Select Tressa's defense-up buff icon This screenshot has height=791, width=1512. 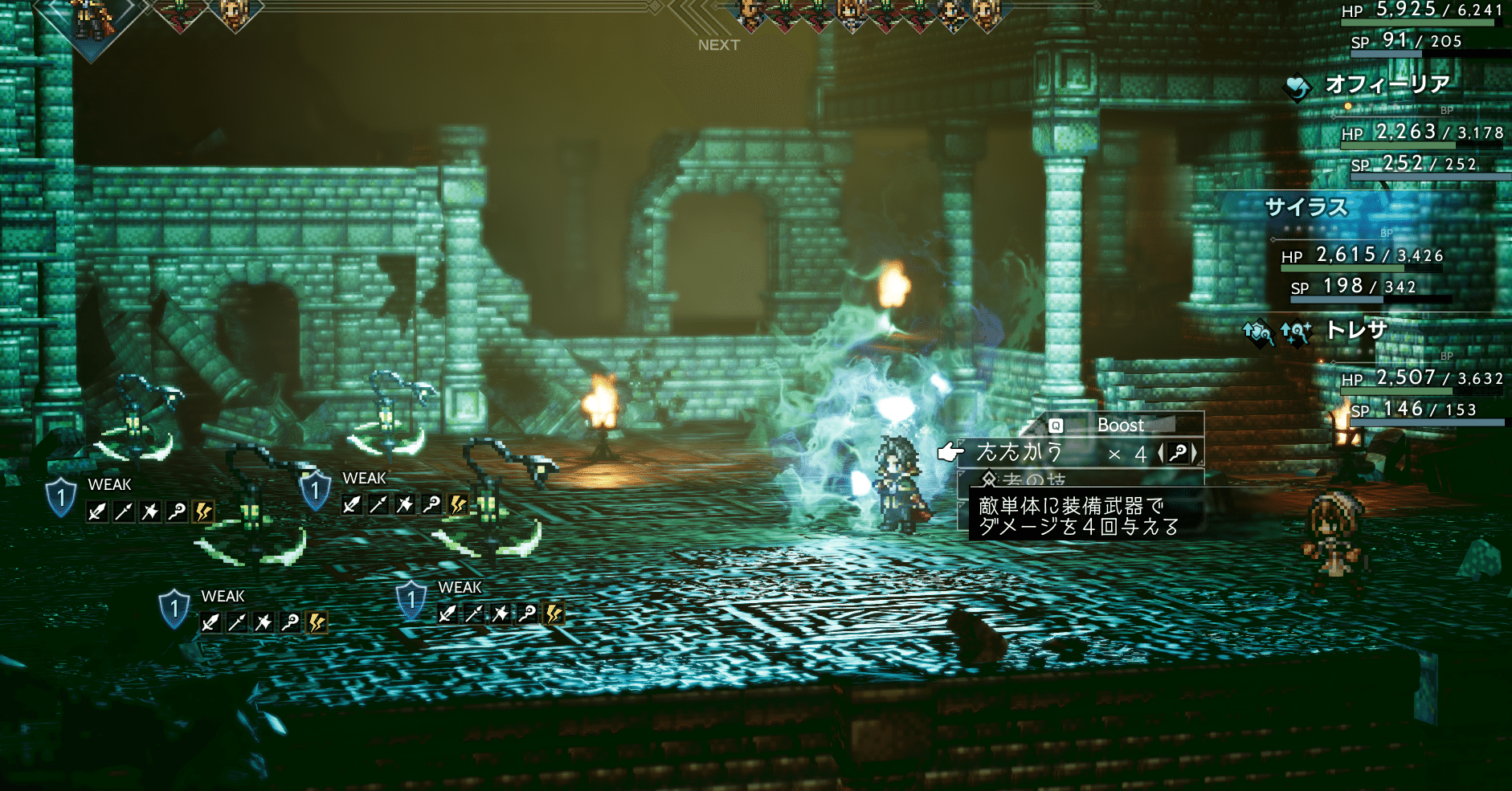(1257, 332)
